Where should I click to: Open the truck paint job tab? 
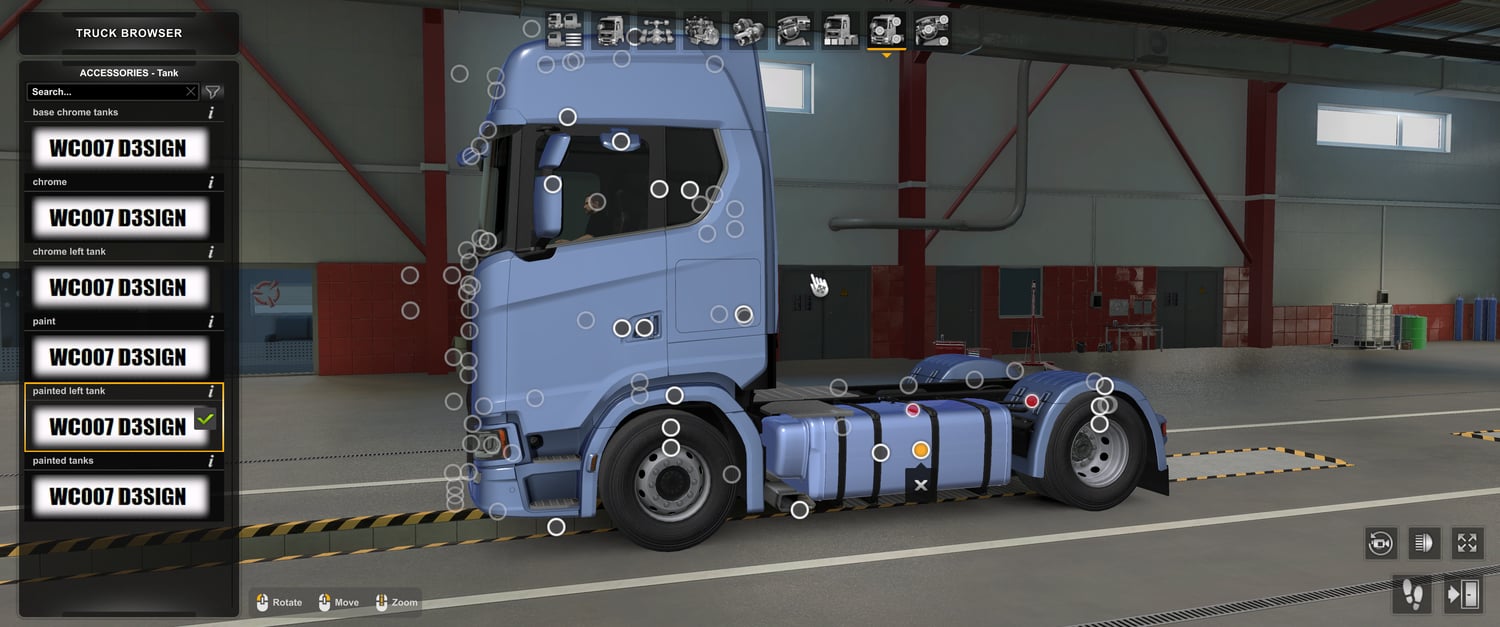840,31
